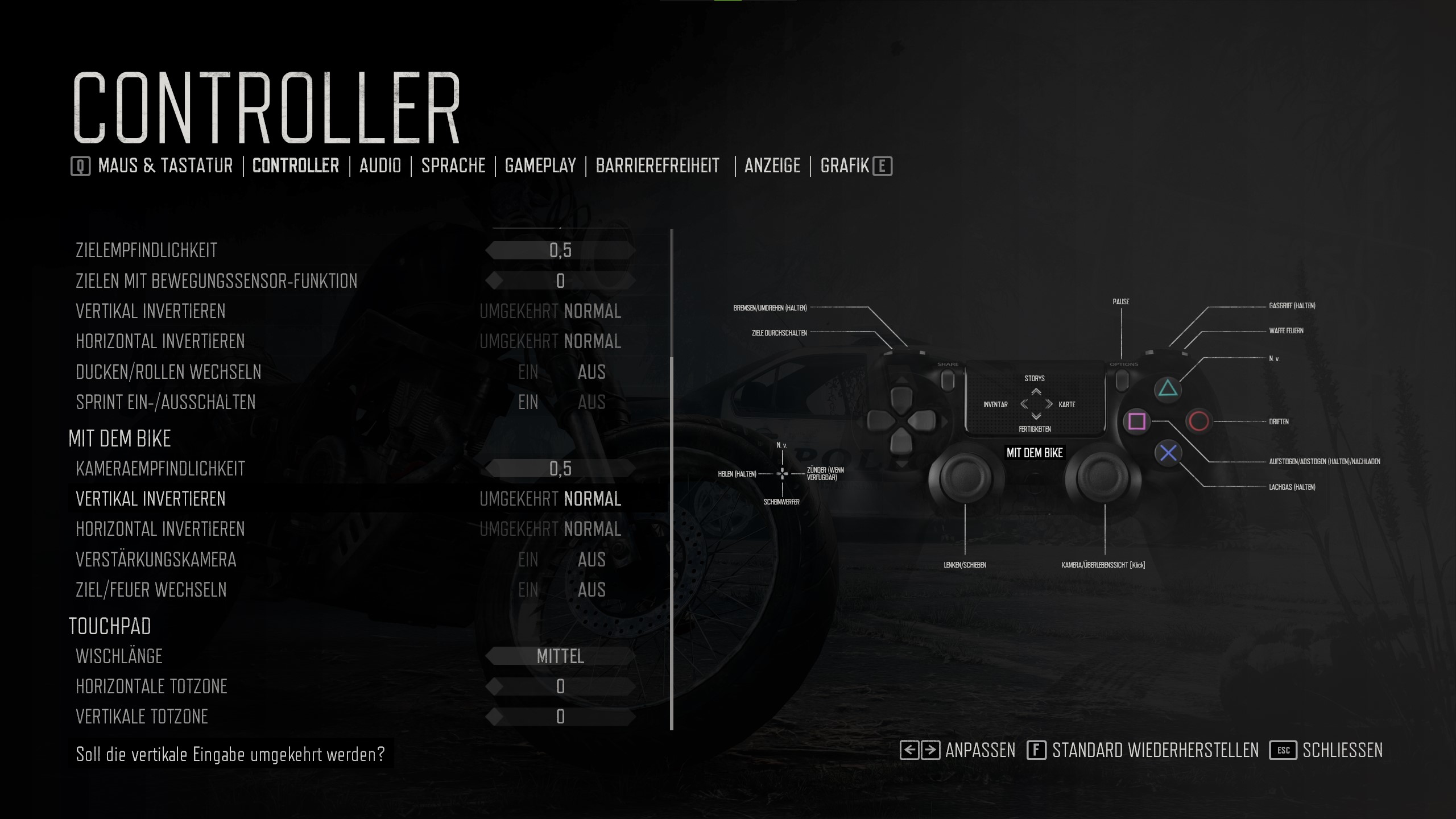The image size is (1456, 819).
Task: Close the menu with Schliessen
Action: [x=1342, y=751]
